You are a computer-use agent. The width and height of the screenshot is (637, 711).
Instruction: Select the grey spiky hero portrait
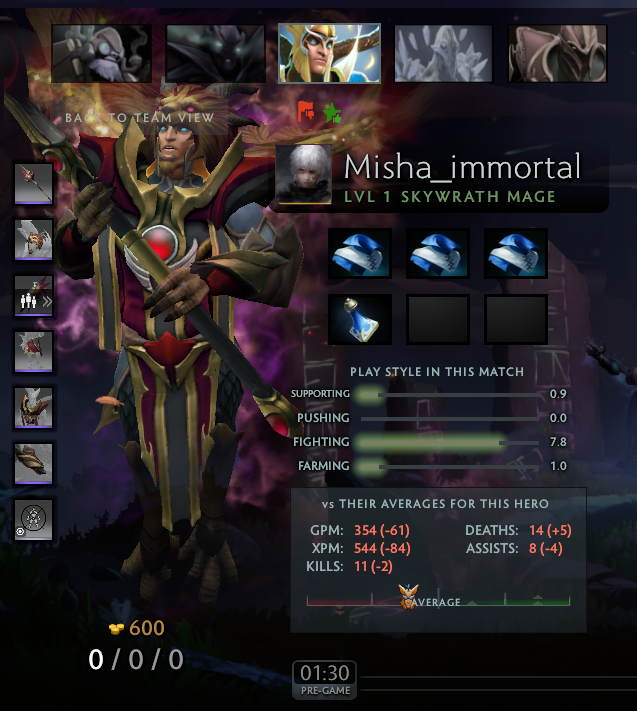(x=443, y=53)
